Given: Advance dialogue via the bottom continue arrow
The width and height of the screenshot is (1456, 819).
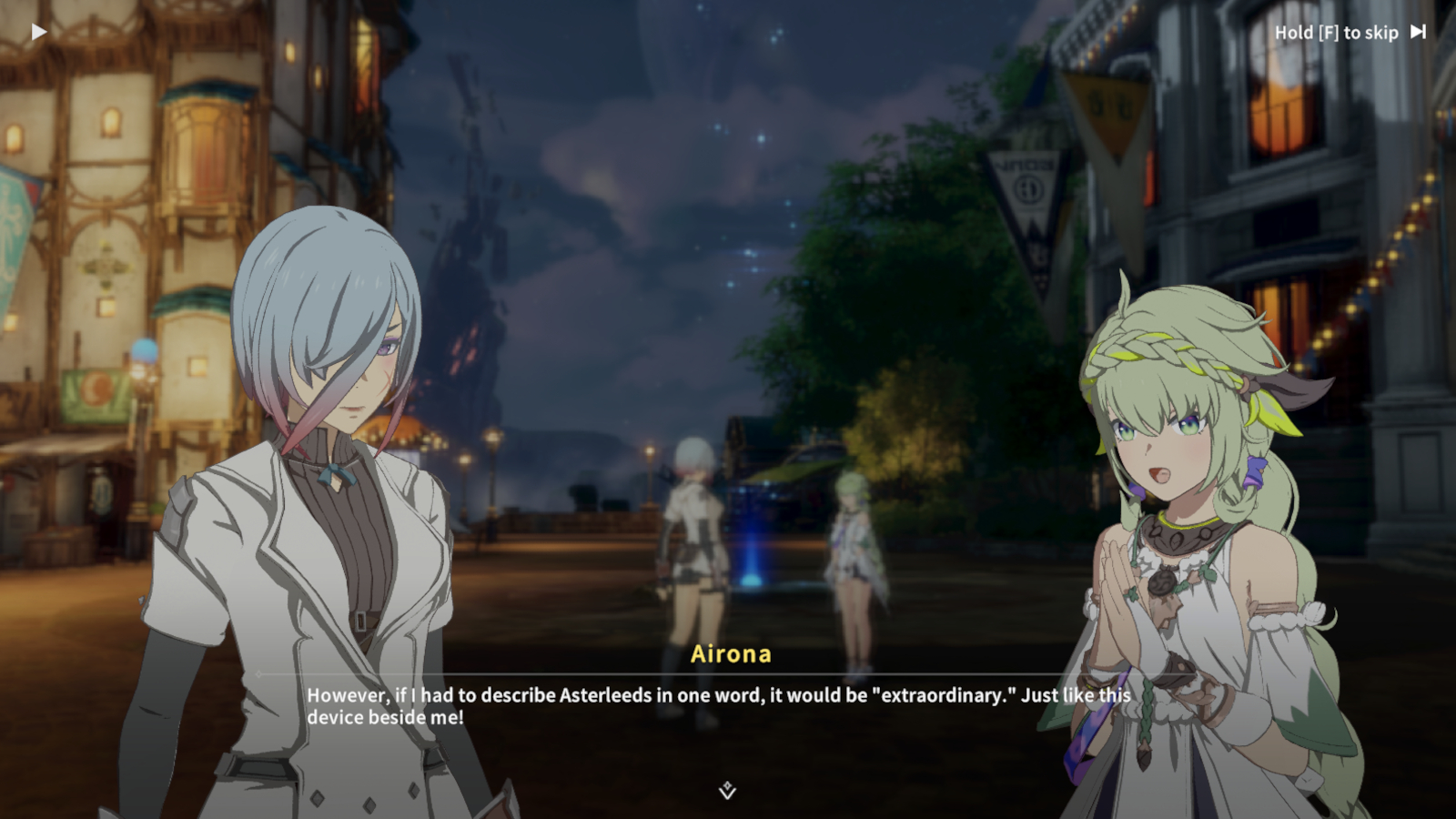Looking at the screenshot, I should click(x=727, y=791).
